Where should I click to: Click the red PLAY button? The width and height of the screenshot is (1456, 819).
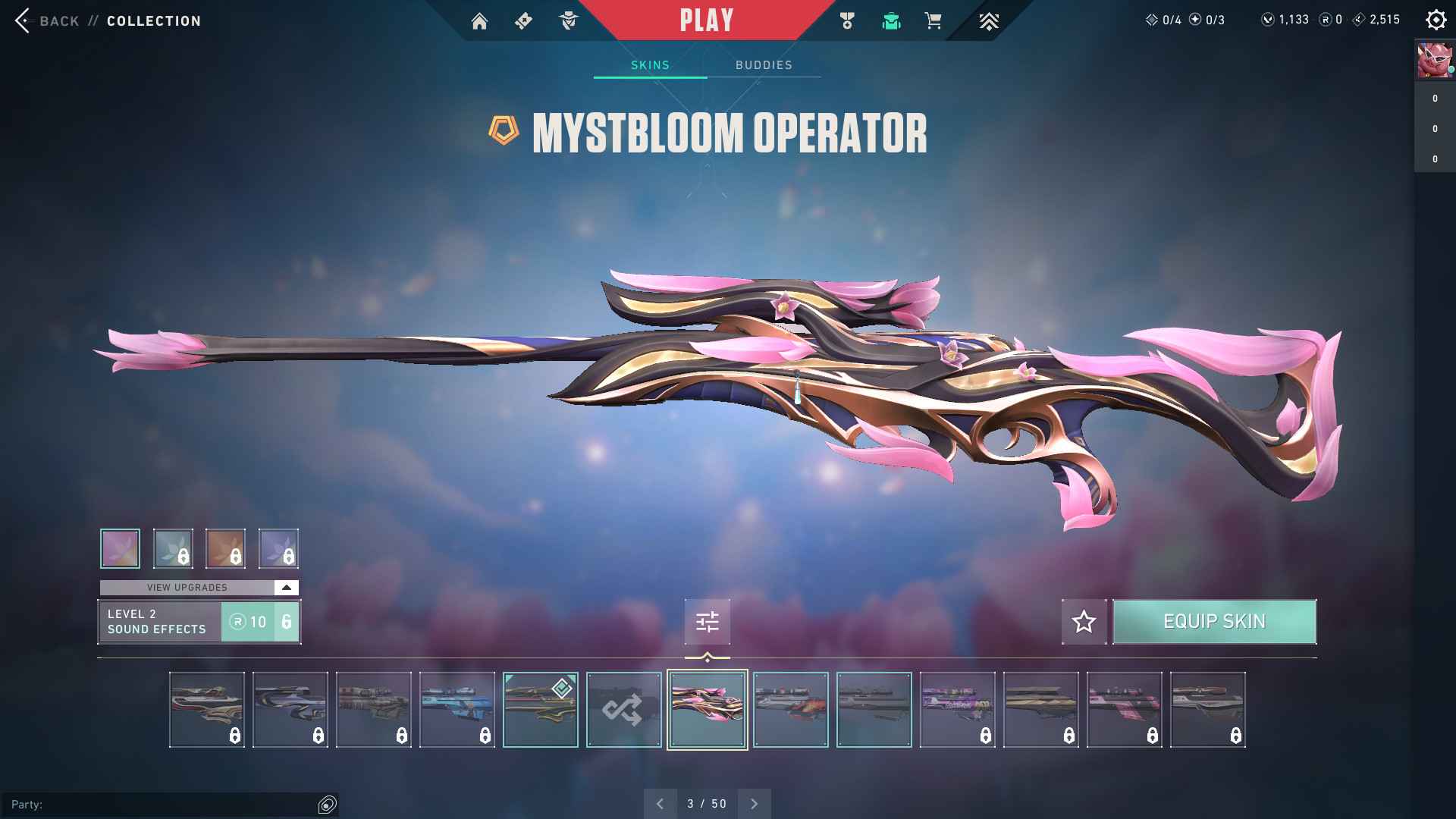(x=706, y=20)
